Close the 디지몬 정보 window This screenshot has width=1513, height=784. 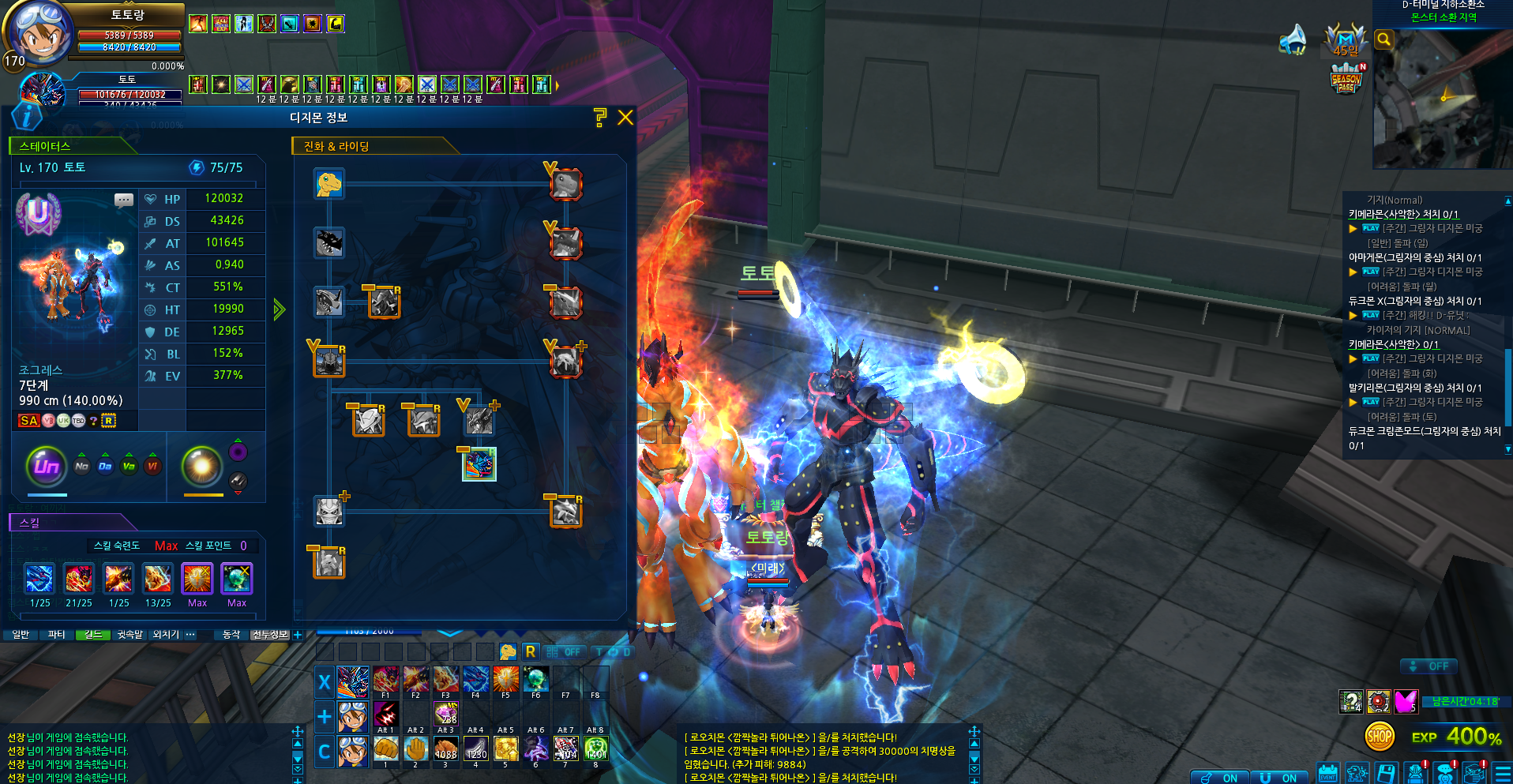click(625, 118)
